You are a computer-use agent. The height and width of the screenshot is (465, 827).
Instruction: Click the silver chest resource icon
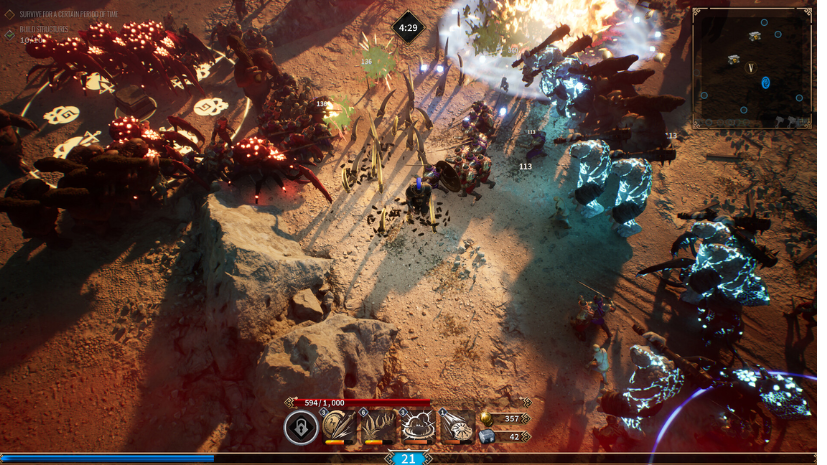point(487,436)
